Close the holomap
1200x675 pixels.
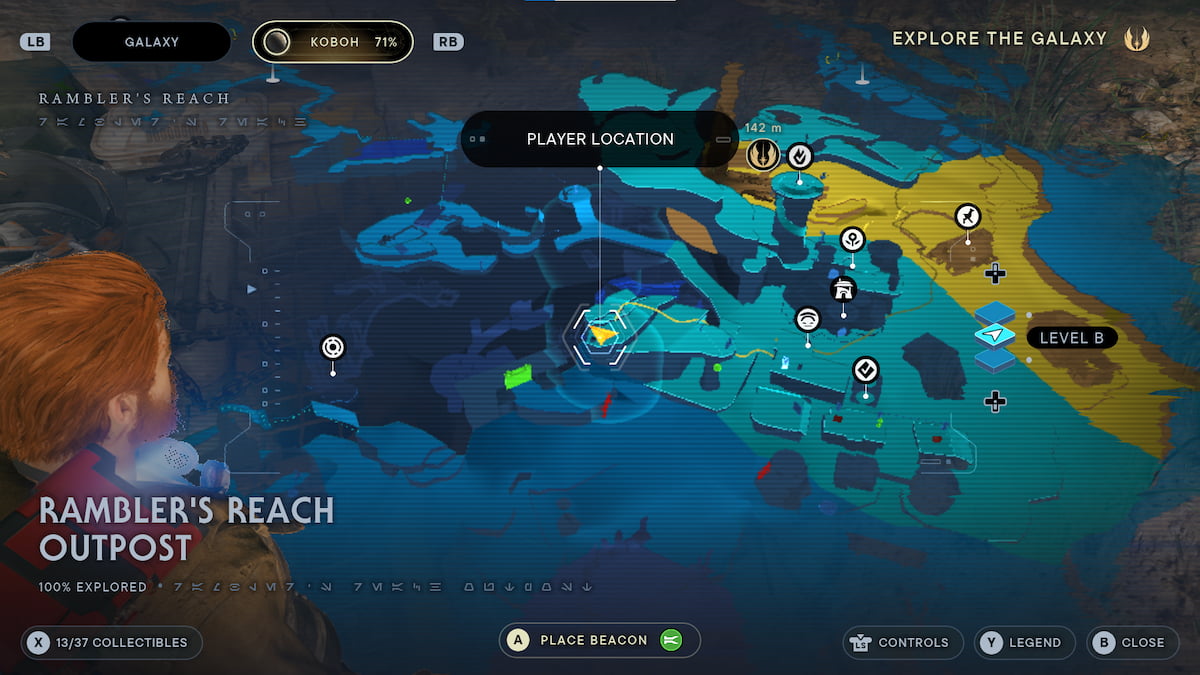point(1131,643)
